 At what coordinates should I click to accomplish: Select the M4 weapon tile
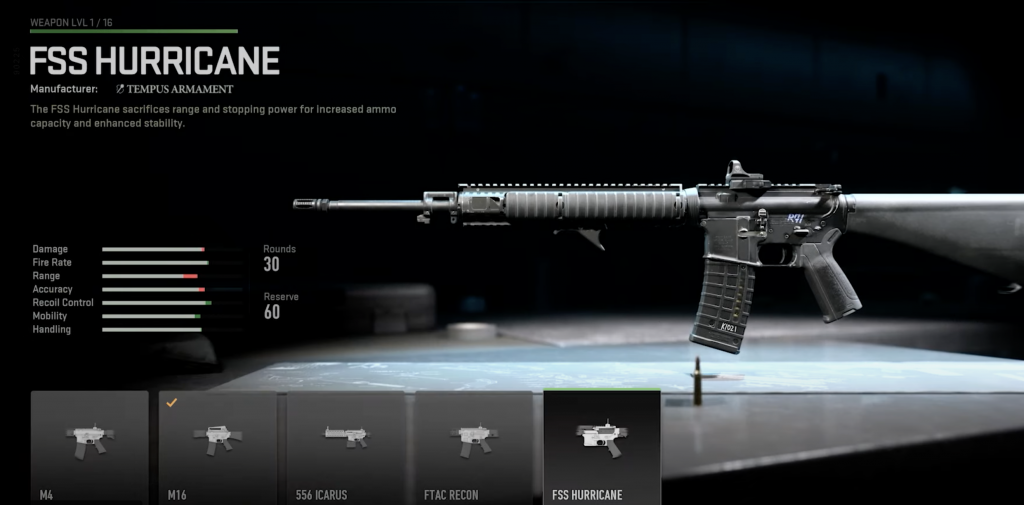click(x=89, y=446)
